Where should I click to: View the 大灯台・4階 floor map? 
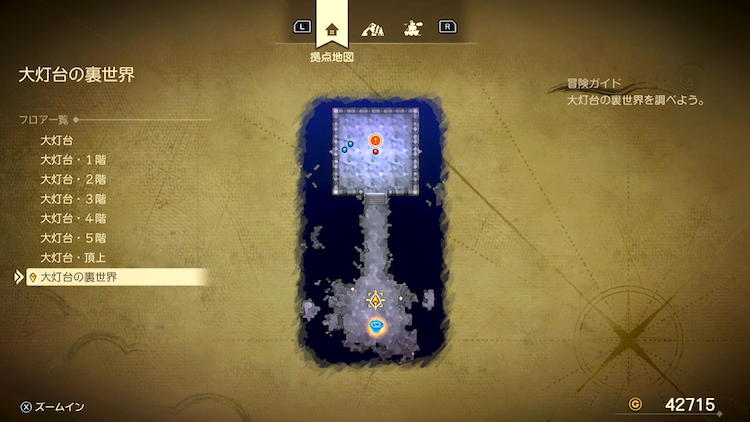click(x=73, y=218)
